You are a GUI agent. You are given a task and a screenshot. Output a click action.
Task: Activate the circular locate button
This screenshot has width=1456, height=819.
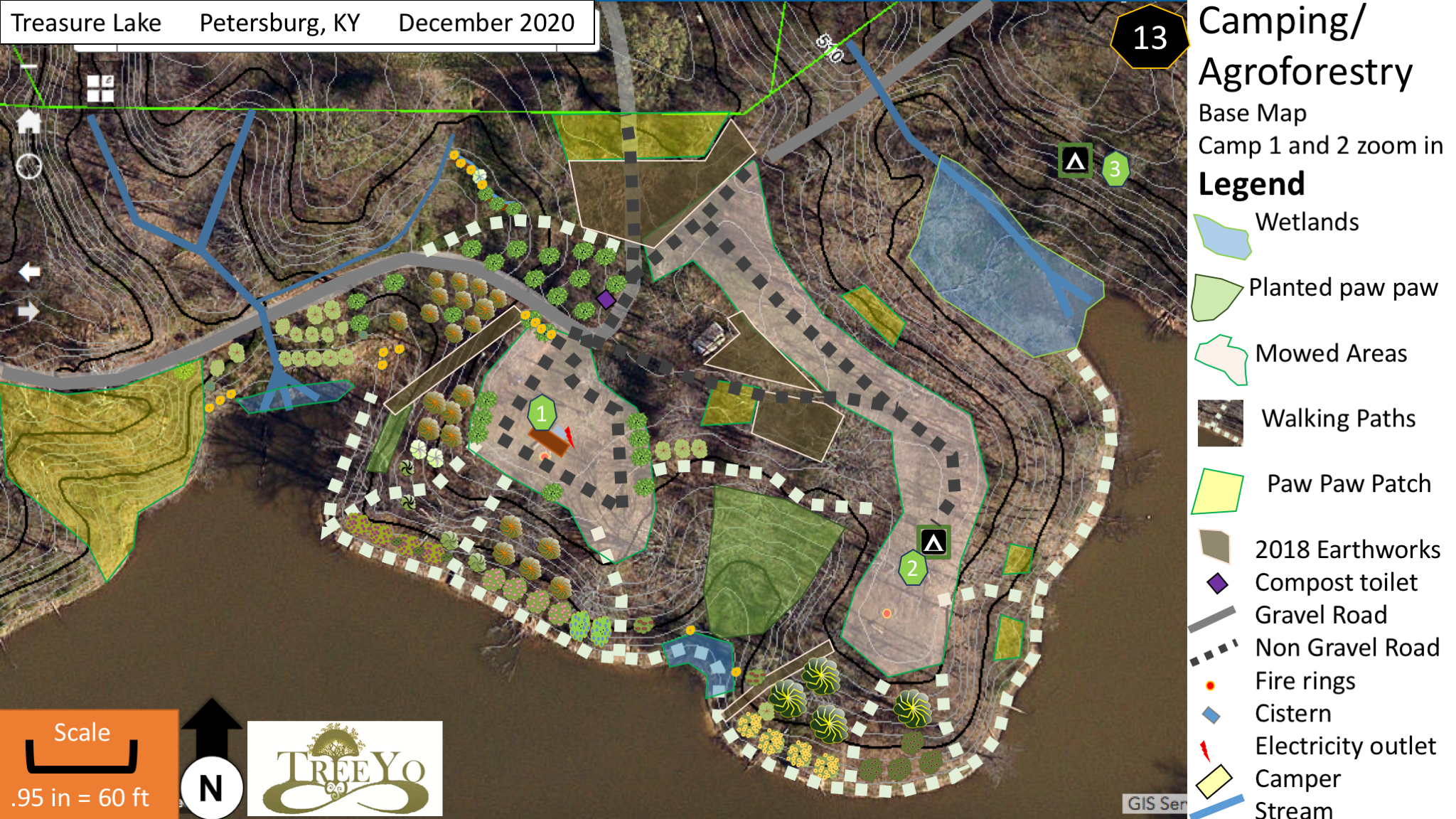coord(29,166)
